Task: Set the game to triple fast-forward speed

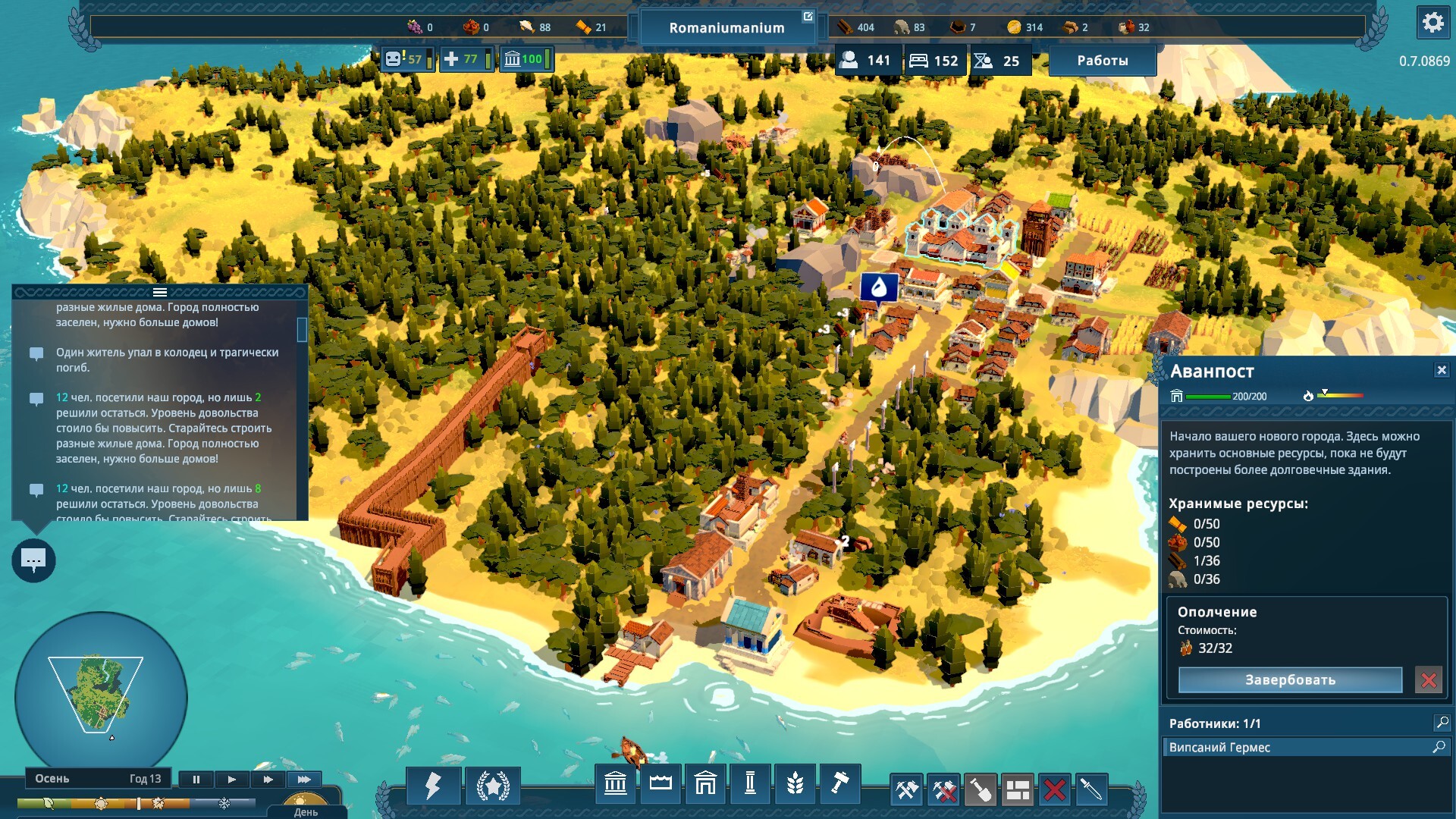Action: click(304, 779)
